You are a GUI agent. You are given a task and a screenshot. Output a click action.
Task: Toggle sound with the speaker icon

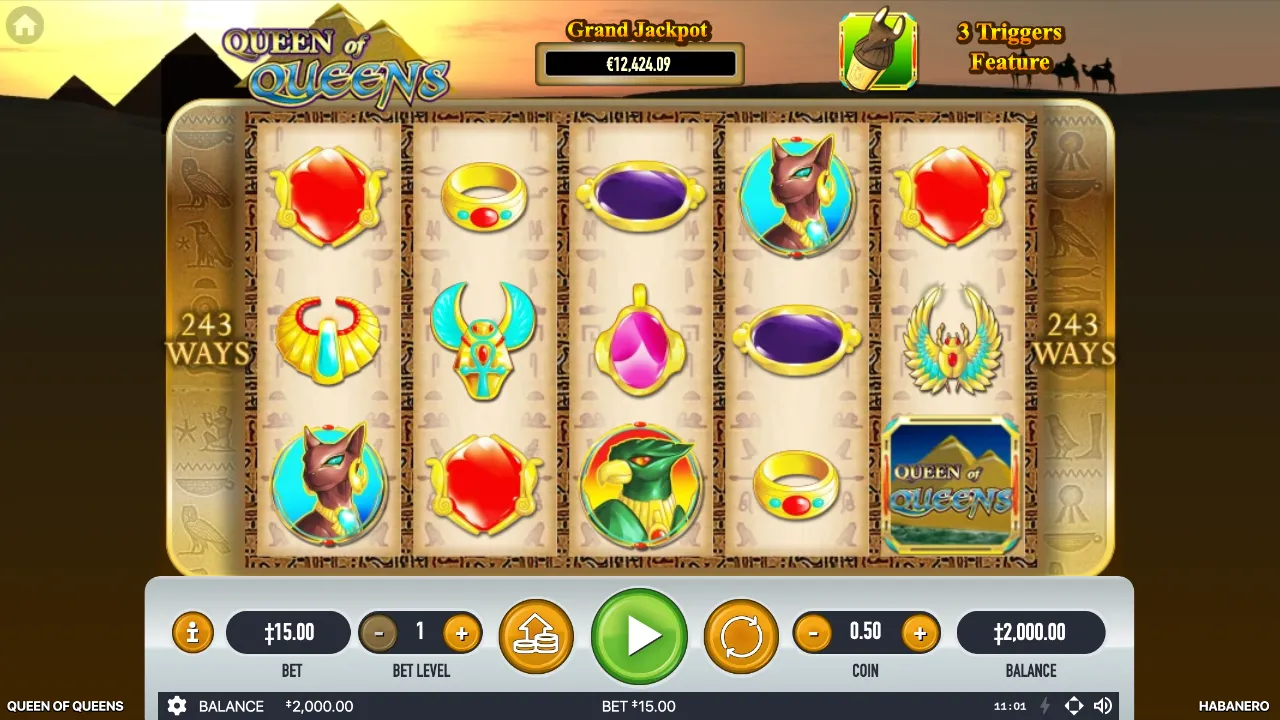click(1103, 706)
